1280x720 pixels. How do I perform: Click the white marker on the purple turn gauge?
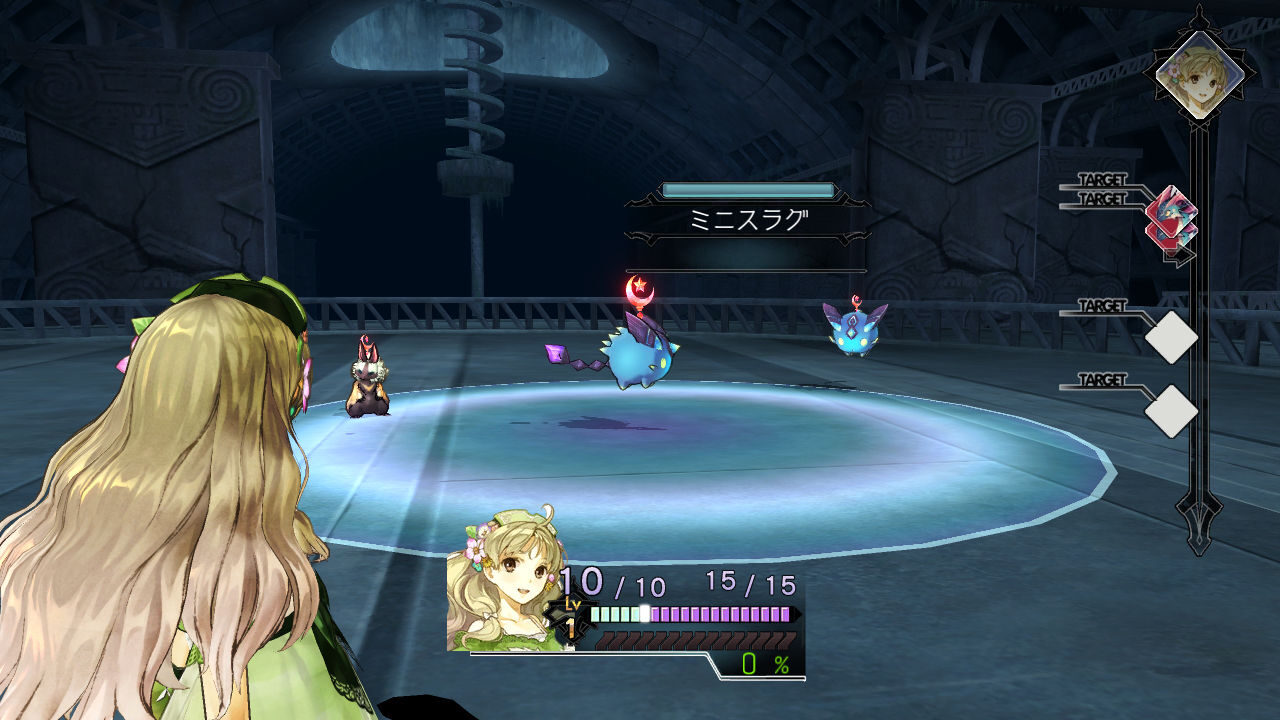645,613
